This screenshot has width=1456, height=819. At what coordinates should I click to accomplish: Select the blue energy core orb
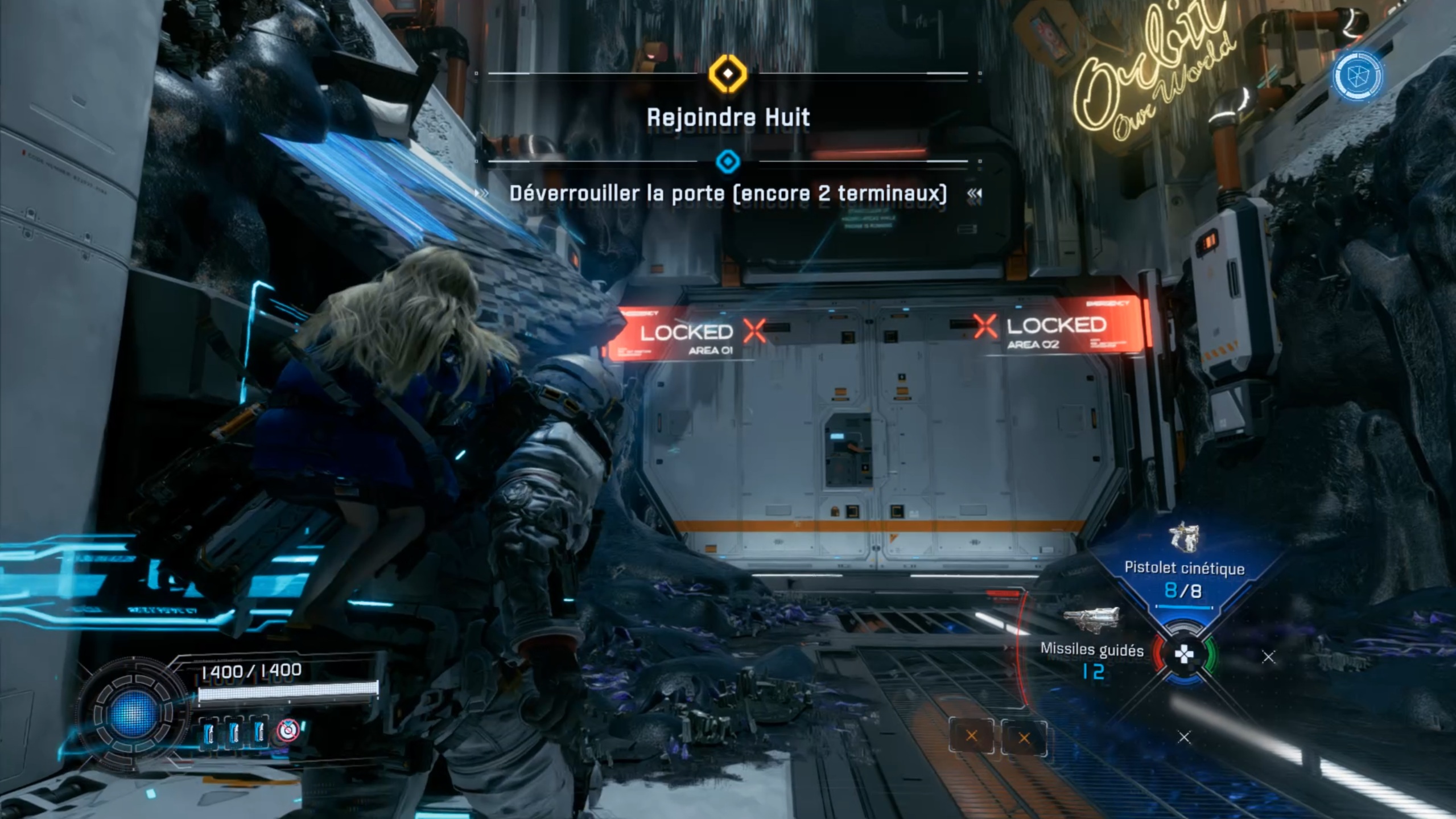134,714
